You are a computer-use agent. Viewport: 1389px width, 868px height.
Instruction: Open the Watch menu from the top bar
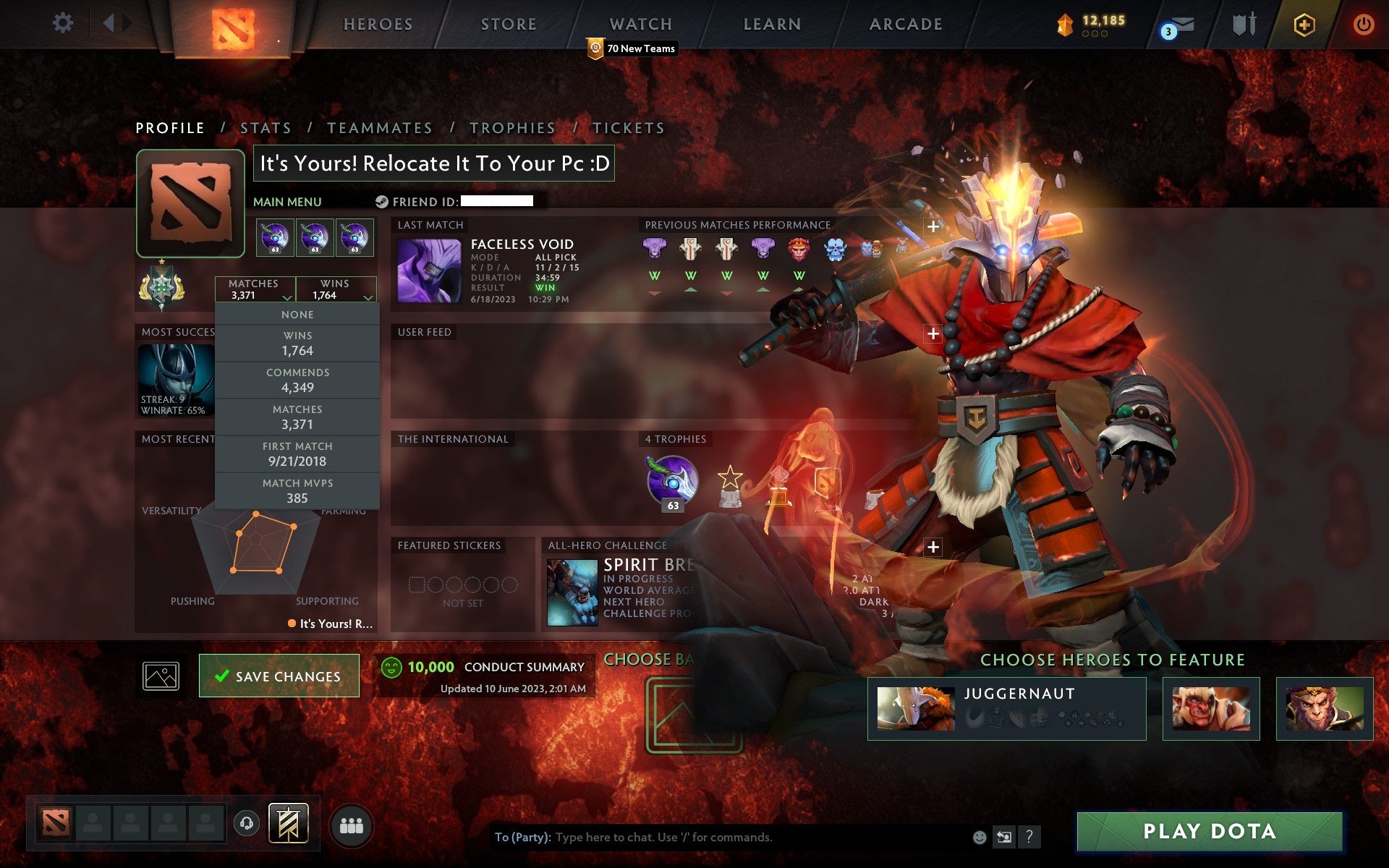[x=640, y=24]
